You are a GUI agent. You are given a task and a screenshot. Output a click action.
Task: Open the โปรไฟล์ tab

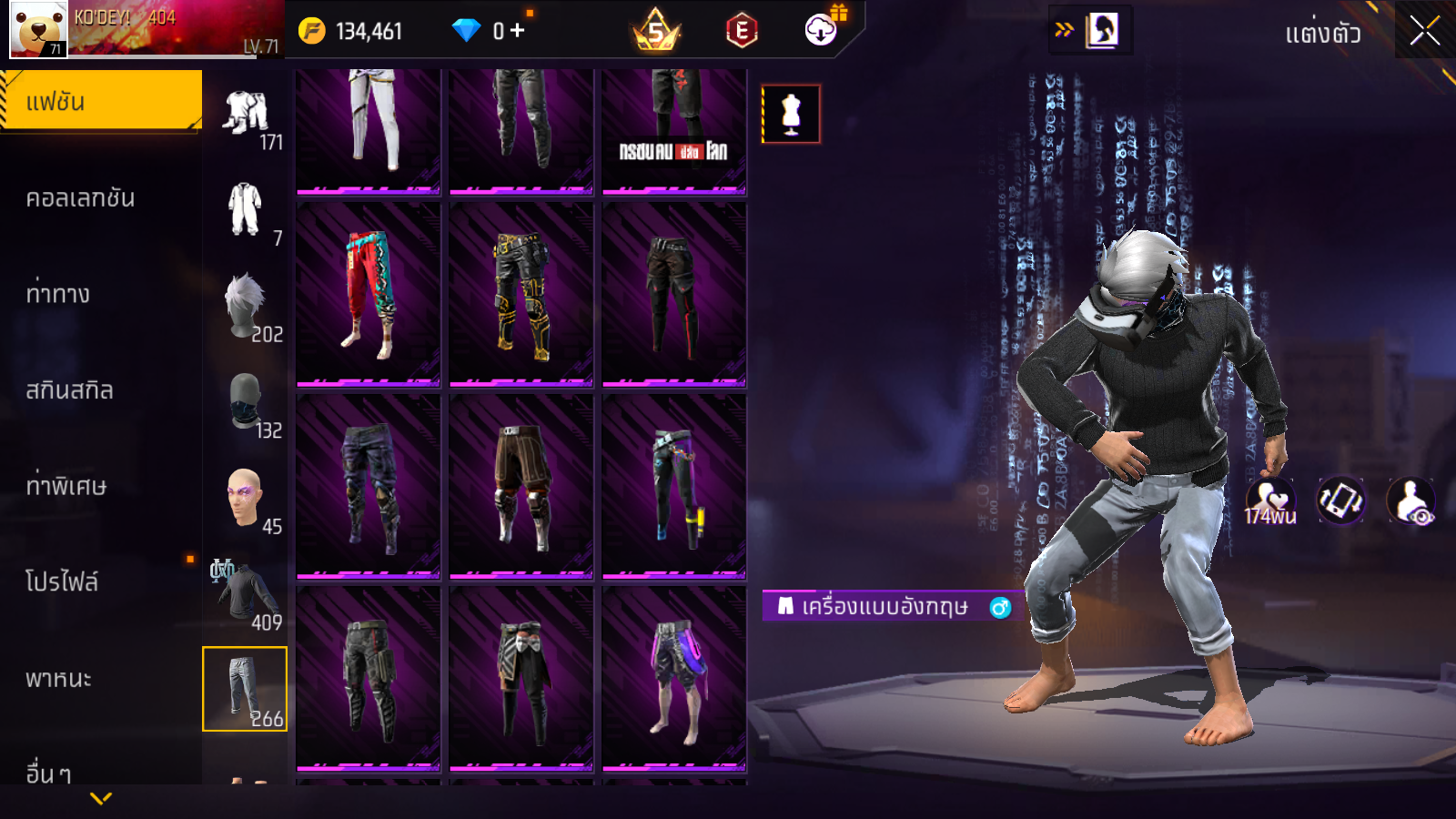[62, 582]
